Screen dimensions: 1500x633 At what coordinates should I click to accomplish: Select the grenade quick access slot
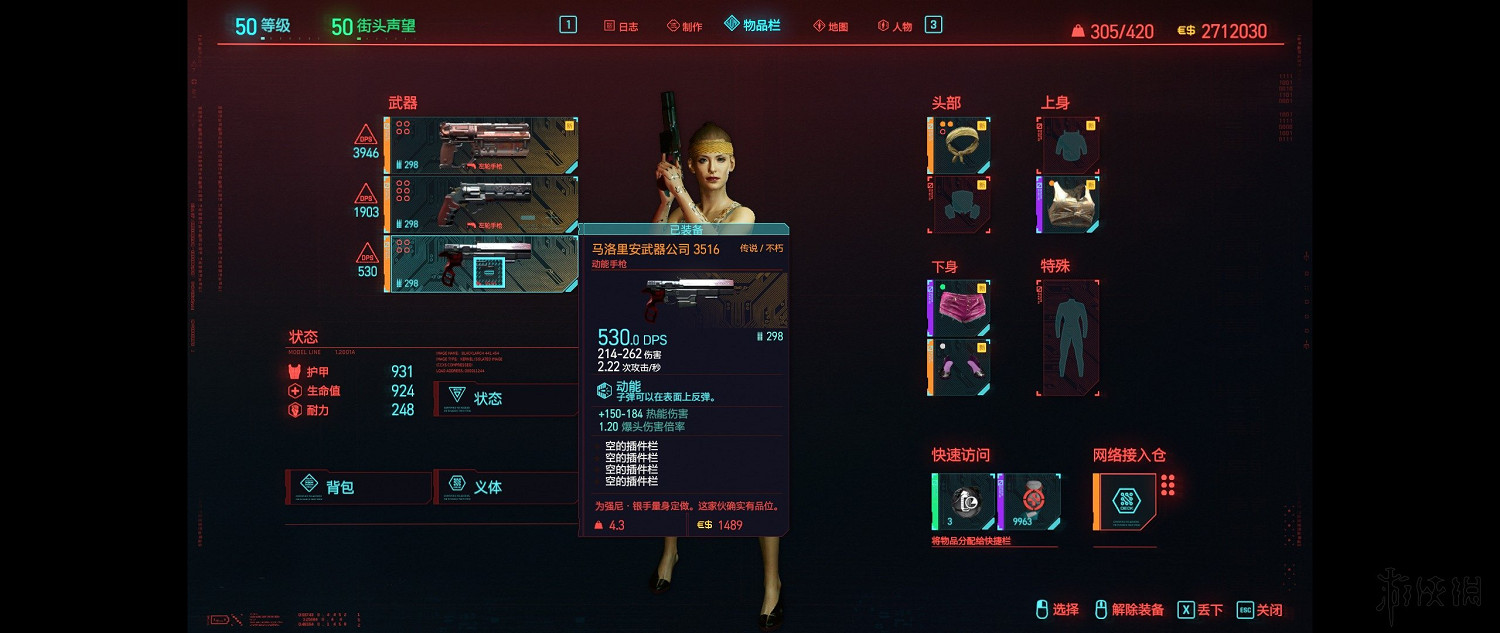(x=964, y=502)
